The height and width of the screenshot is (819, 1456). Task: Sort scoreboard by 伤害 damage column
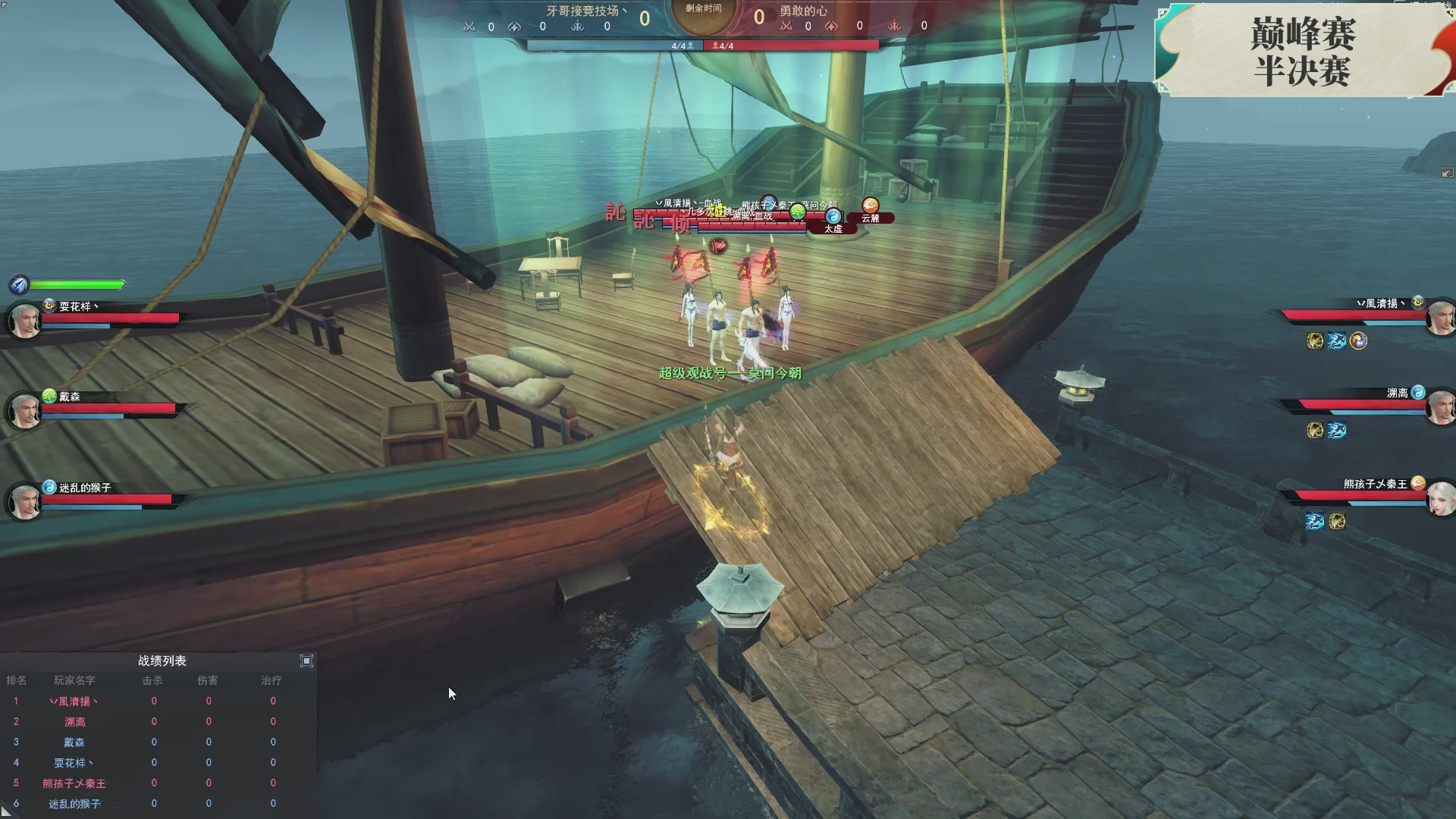(x=208, y=681)
